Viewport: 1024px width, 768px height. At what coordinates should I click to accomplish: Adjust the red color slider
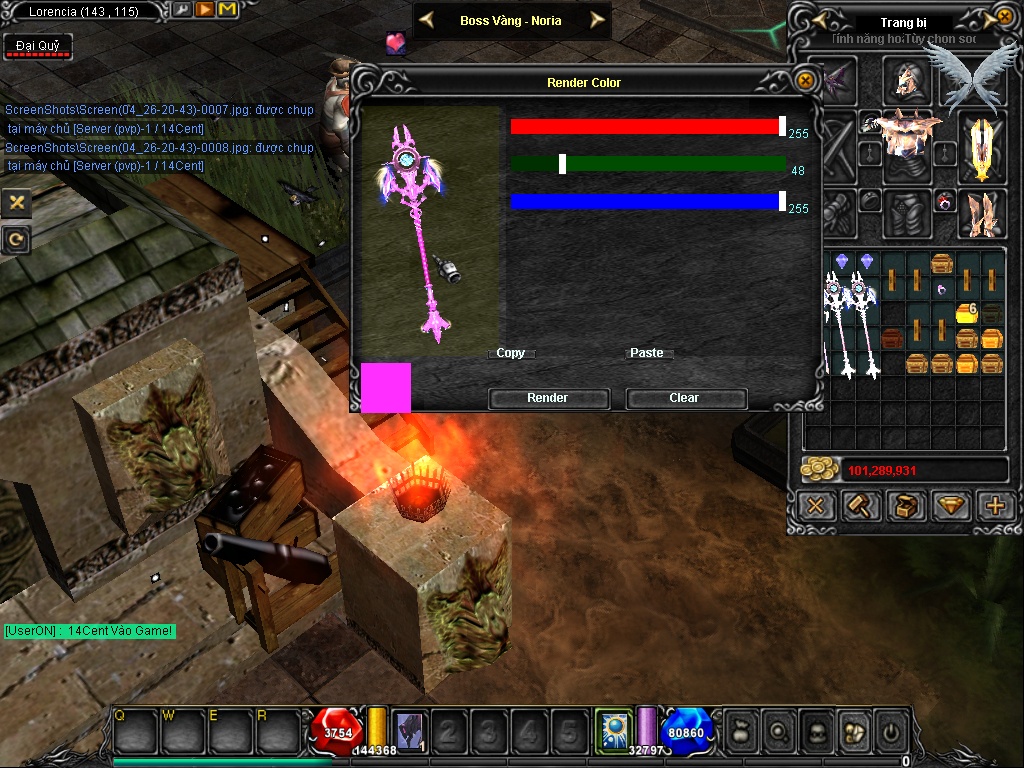pos(782,126)
